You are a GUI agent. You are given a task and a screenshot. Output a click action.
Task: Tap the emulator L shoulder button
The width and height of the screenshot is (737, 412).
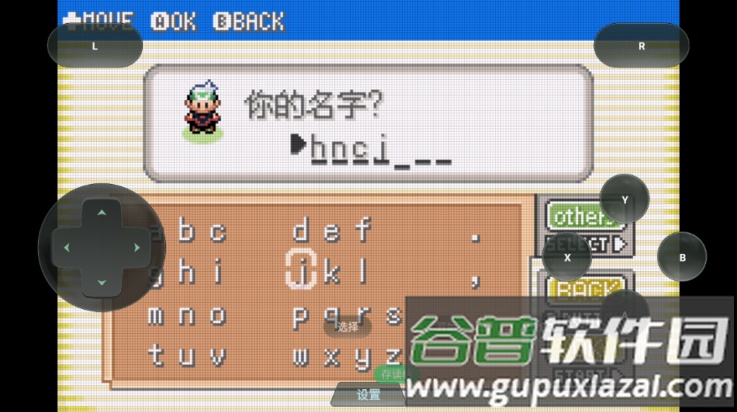click(95, 46)
